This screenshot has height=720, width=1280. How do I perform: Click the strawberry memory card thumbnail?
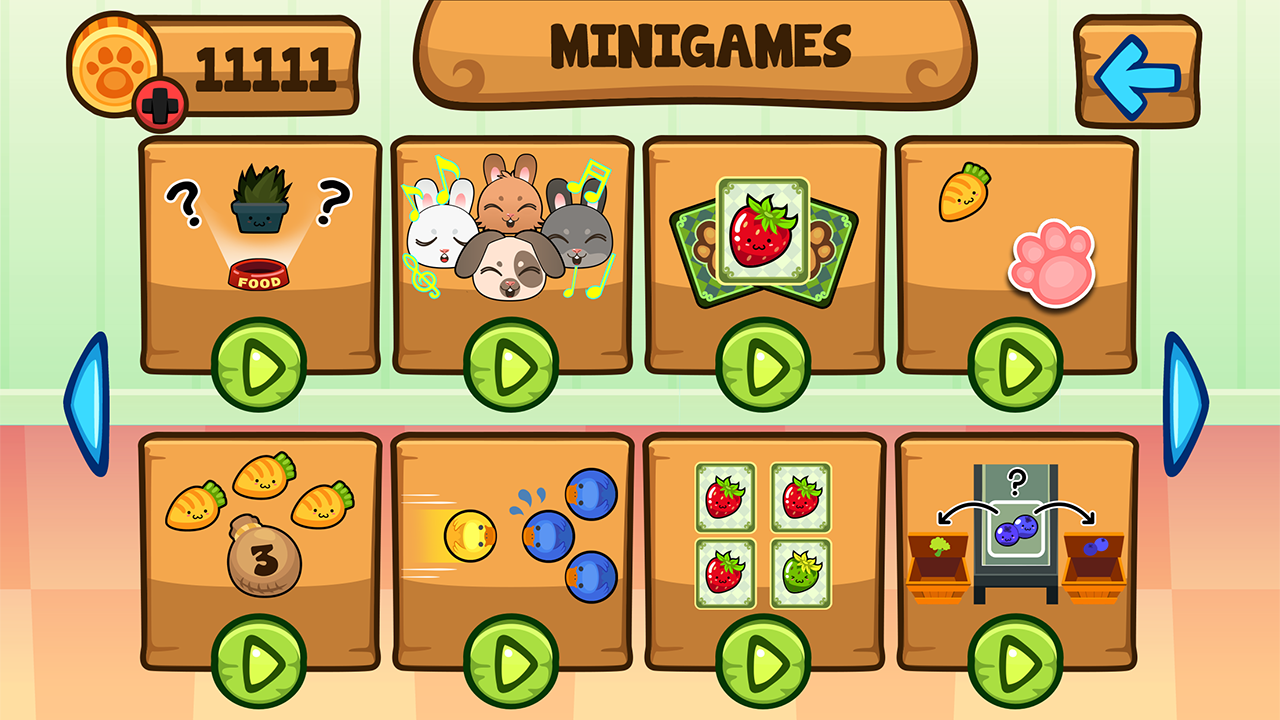point(762,235)
